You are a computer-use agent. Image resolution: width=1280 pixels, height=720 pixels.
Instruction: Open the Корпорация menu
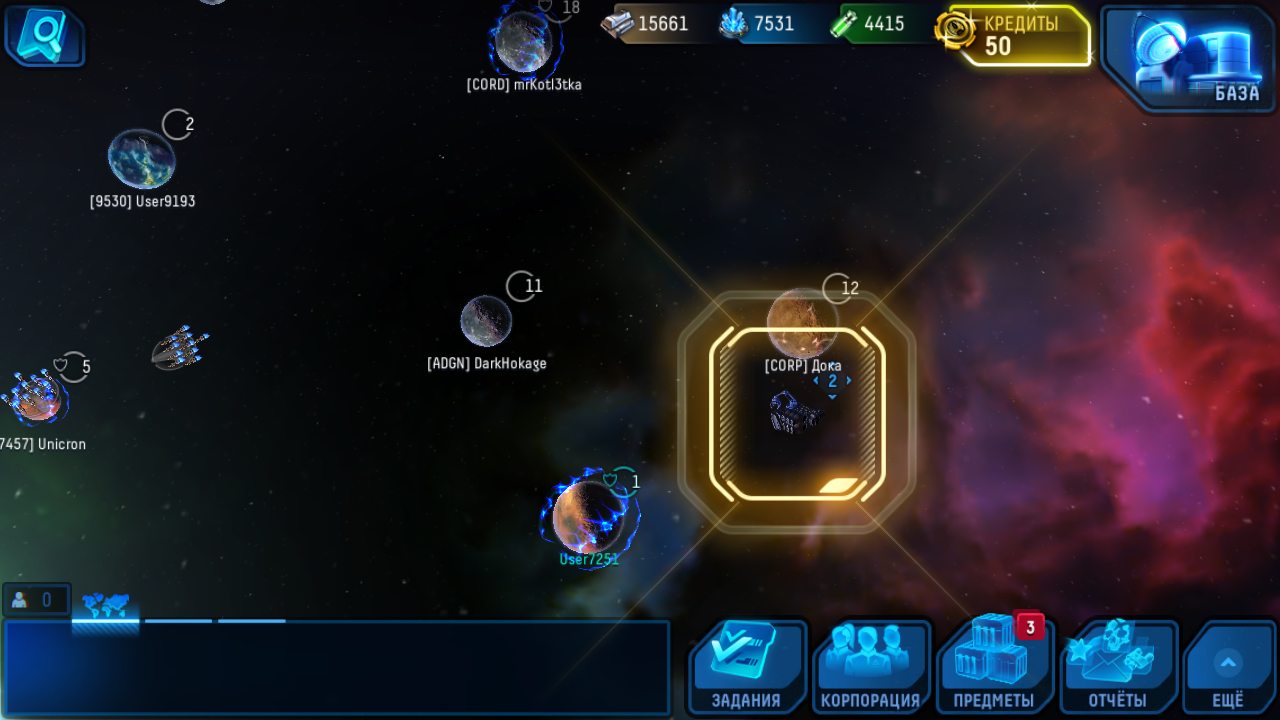click(870, 665)
